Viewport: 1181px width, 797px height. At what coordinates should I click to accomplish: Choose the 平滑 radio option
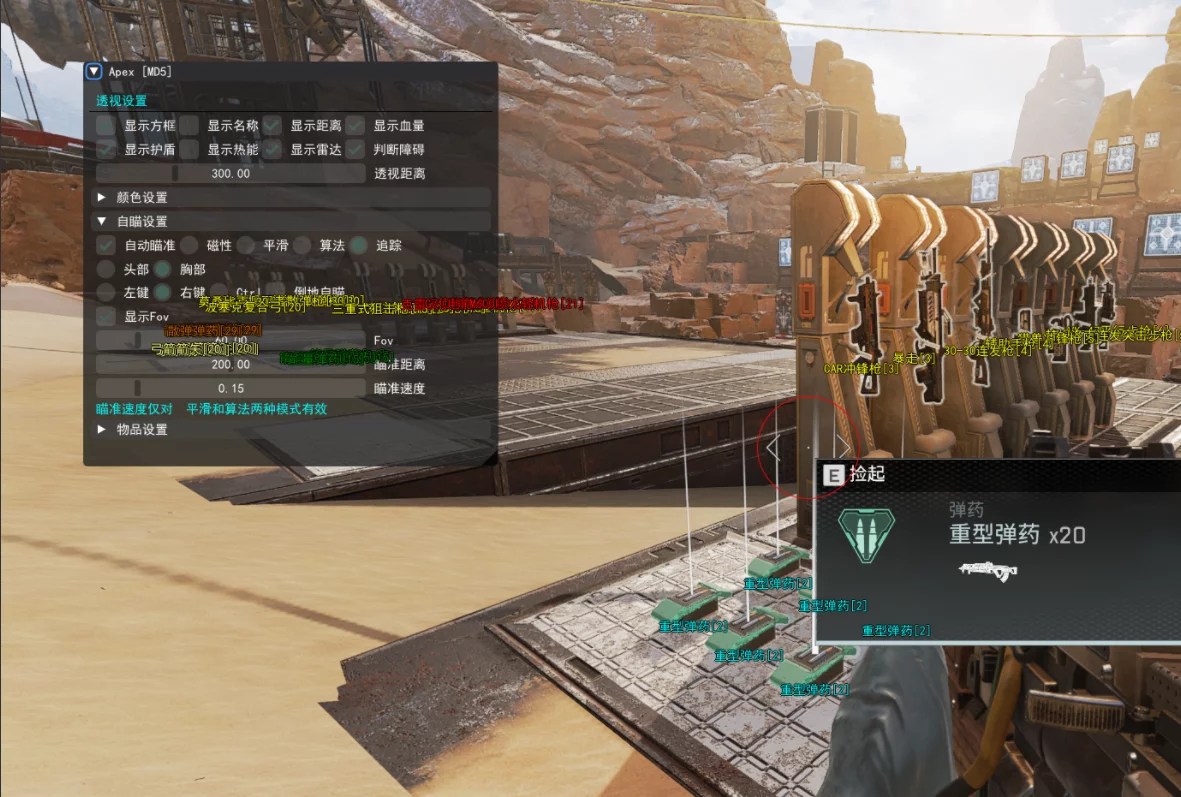pyautogui.click(x=246, y=245)
